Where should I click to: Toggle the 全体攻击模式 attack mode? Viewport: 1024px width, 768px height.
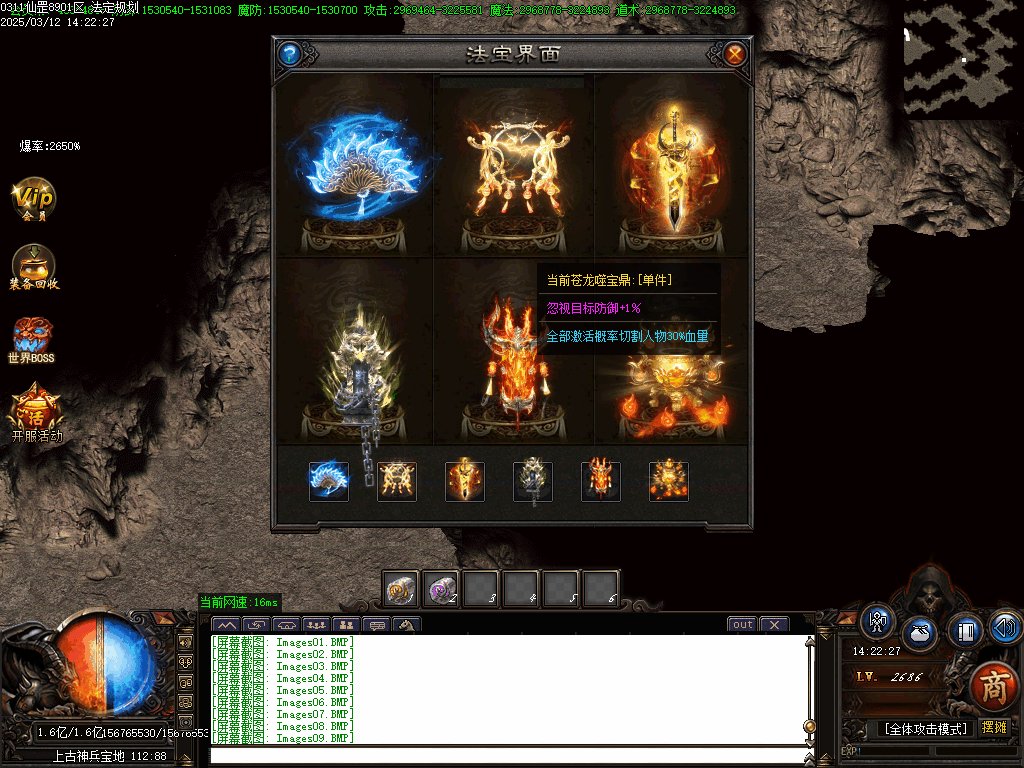click(x=925, y=729)
